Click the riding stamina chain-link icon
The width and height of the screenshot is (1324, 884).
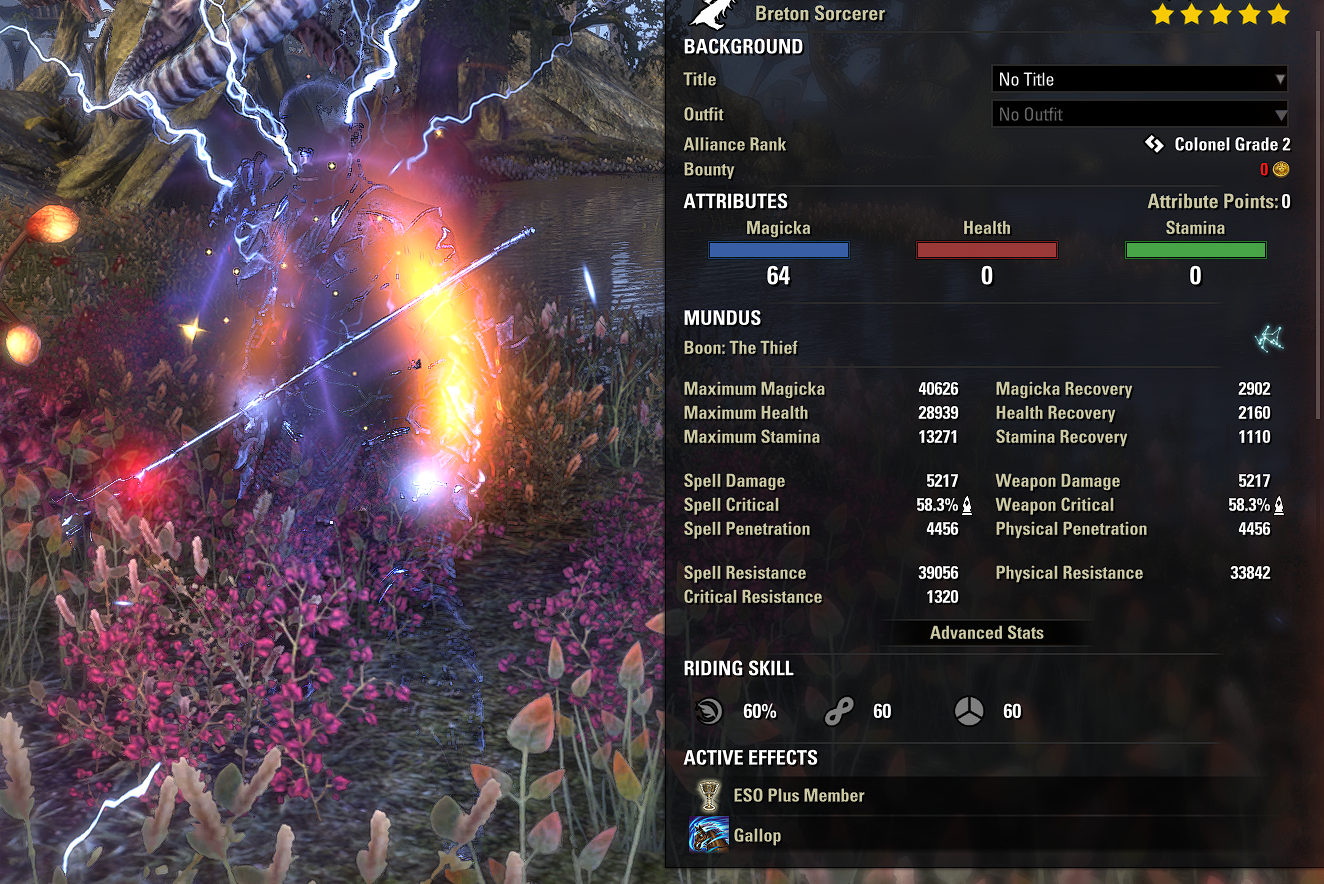(x=838, y=712)
